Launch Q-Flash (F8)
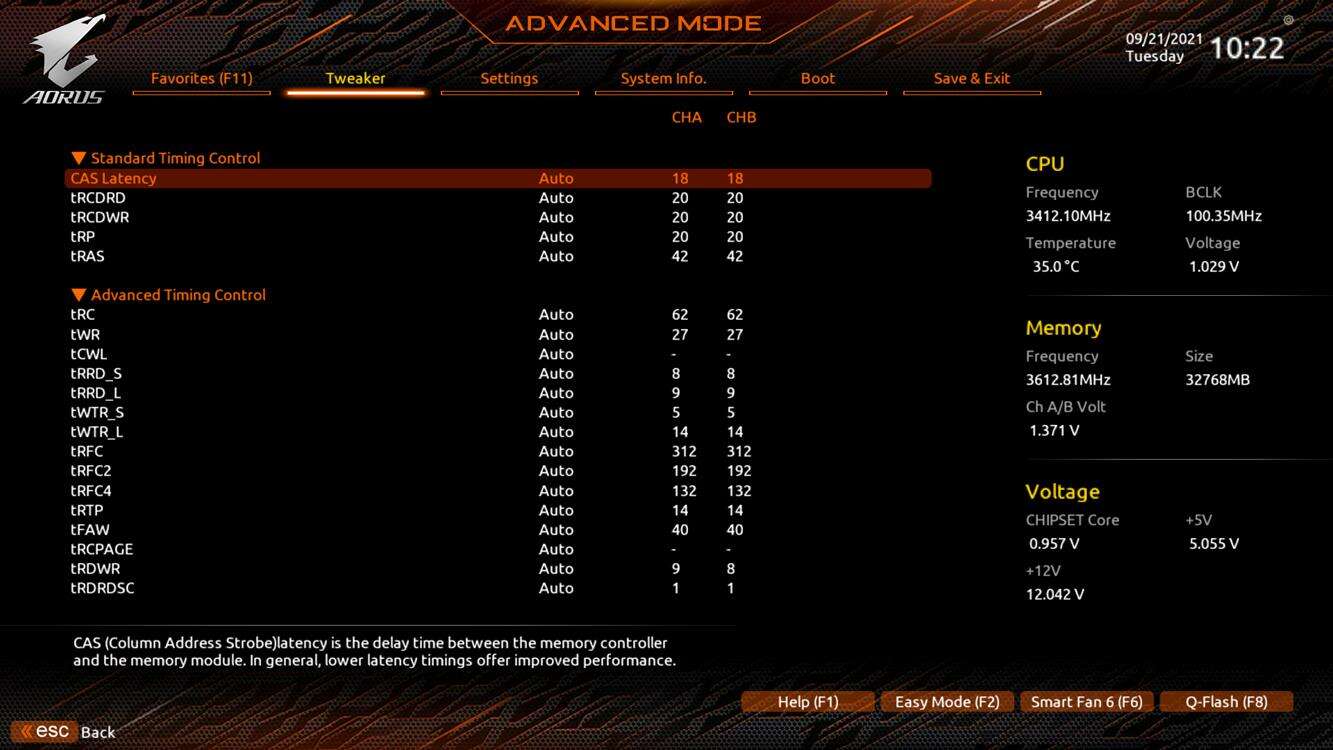Image resolution: width=1333 pixels, height=750 pixels. point(1226,702)
